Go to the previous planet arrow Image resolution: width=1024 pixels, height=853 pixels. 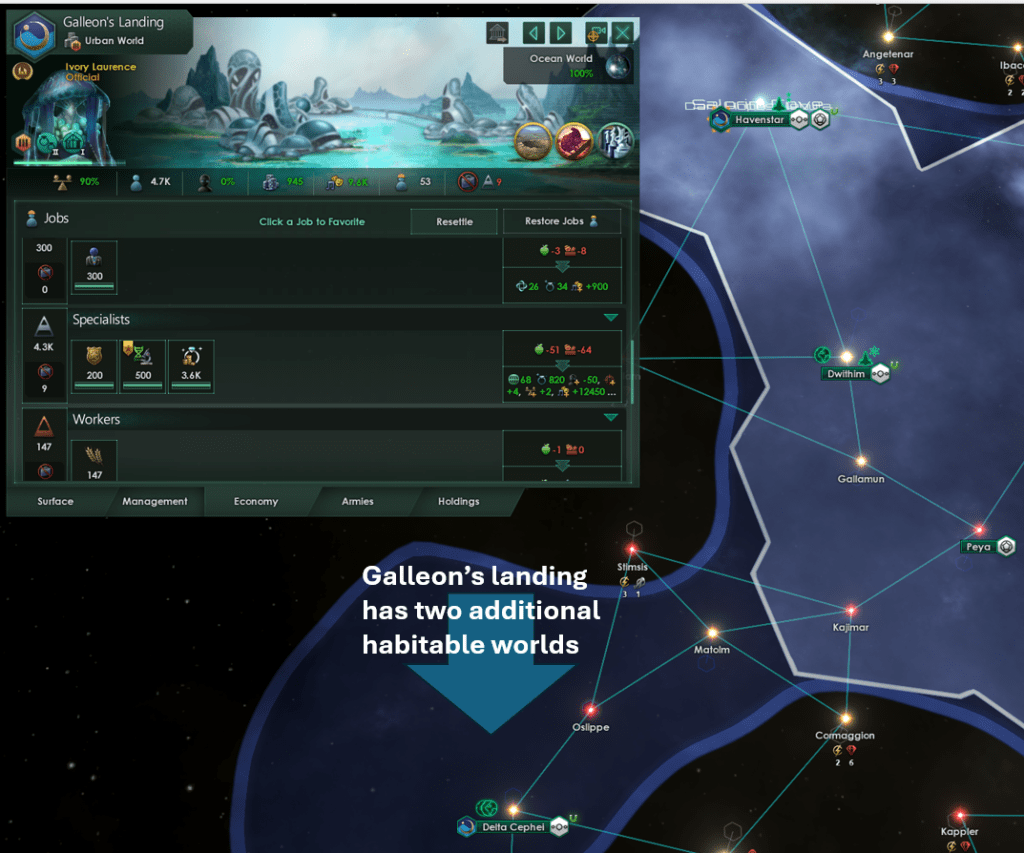534,33
